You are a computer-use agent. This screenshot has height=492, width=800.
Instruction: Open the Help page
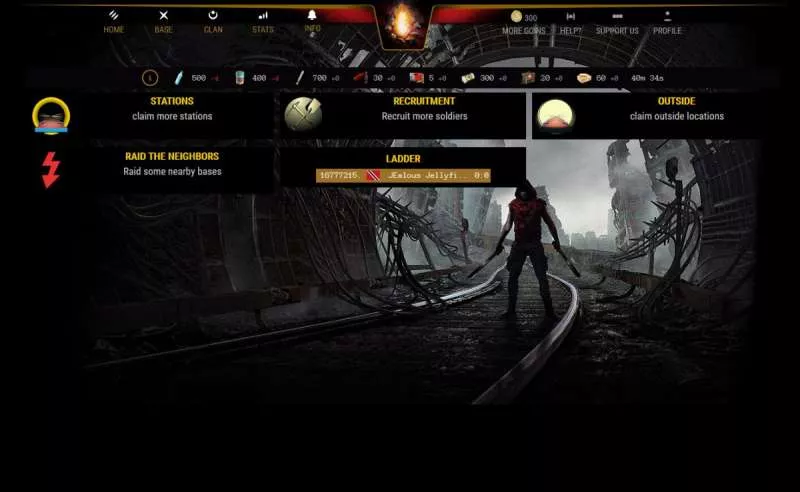(570, 23)
